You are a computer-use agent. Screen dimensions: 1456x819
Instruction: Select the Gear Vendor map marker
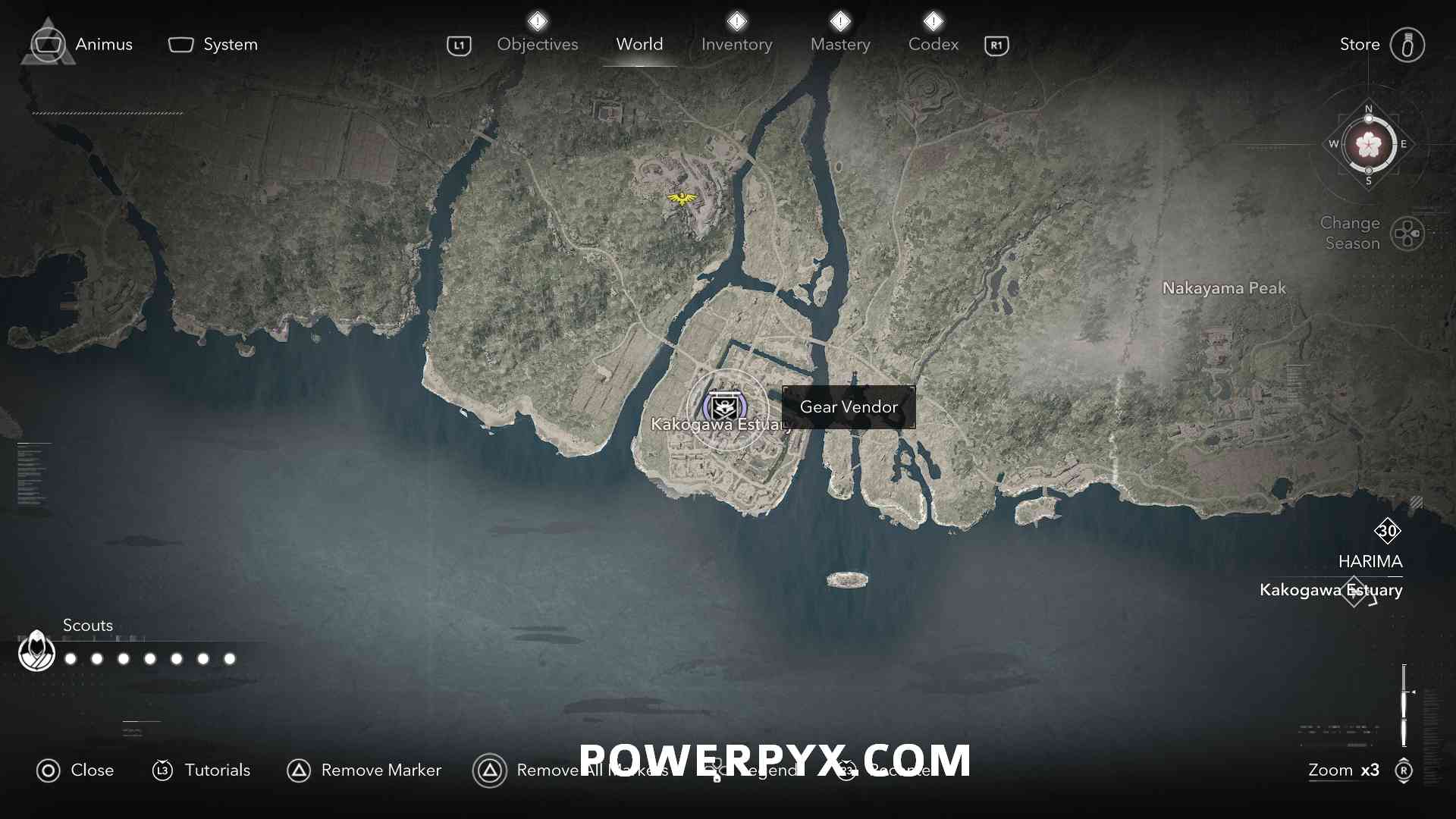[725, 407]
